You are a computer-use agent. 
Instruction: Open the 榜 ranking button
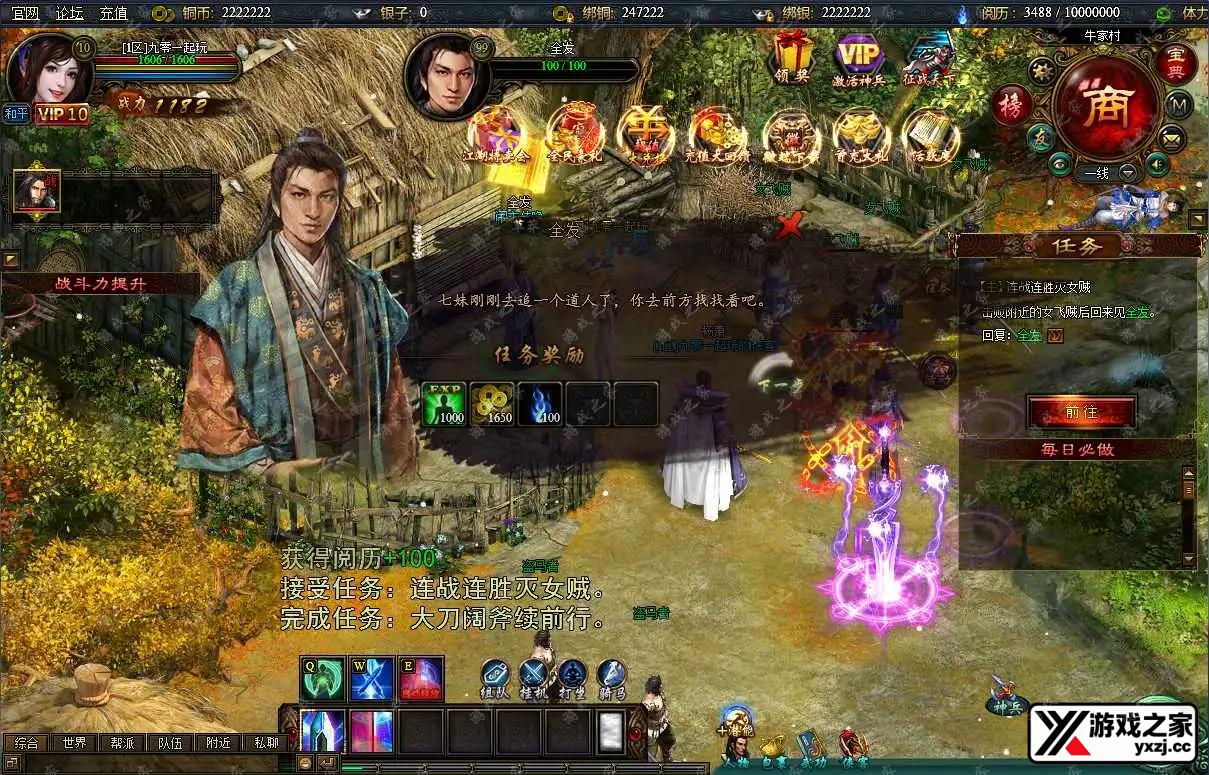click(x=1010, y=106)
